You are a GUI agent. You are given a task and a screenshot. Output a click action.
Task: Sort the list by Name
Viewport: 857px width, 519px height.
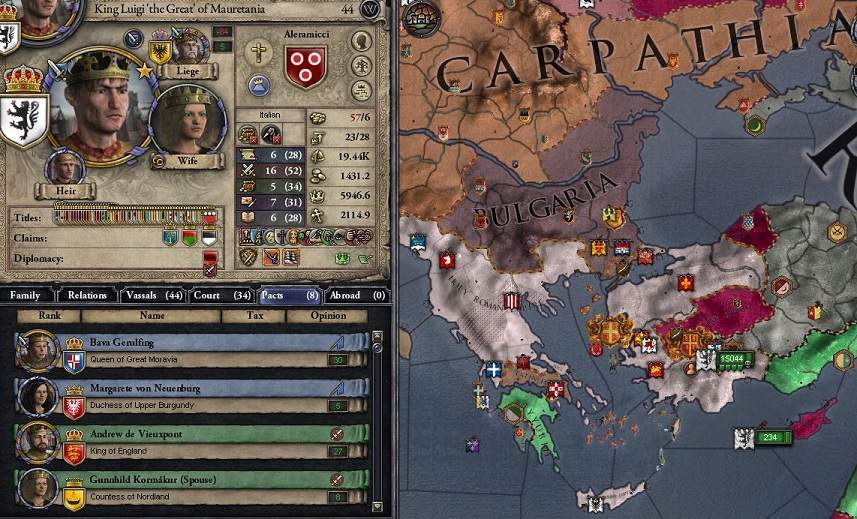click(x=152, y=315)
